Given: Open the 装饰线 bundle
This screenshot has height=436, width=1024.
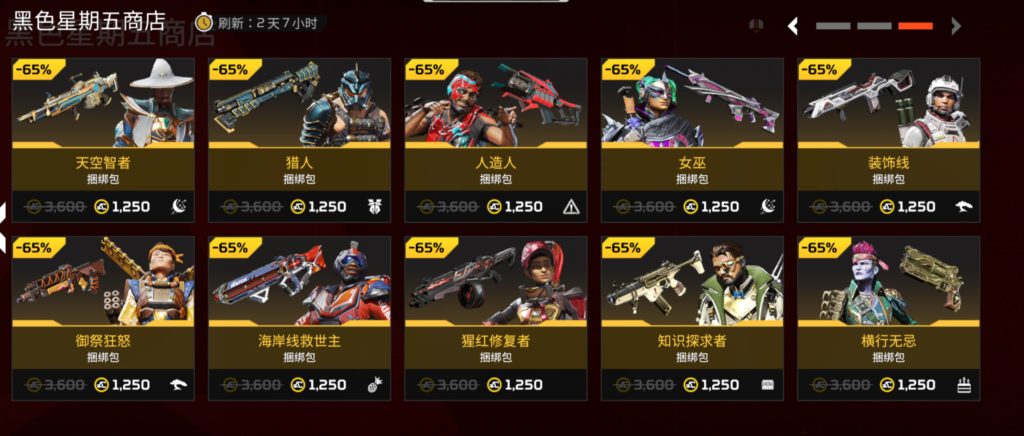Looking at the screenshot, I should click(888, 140).
